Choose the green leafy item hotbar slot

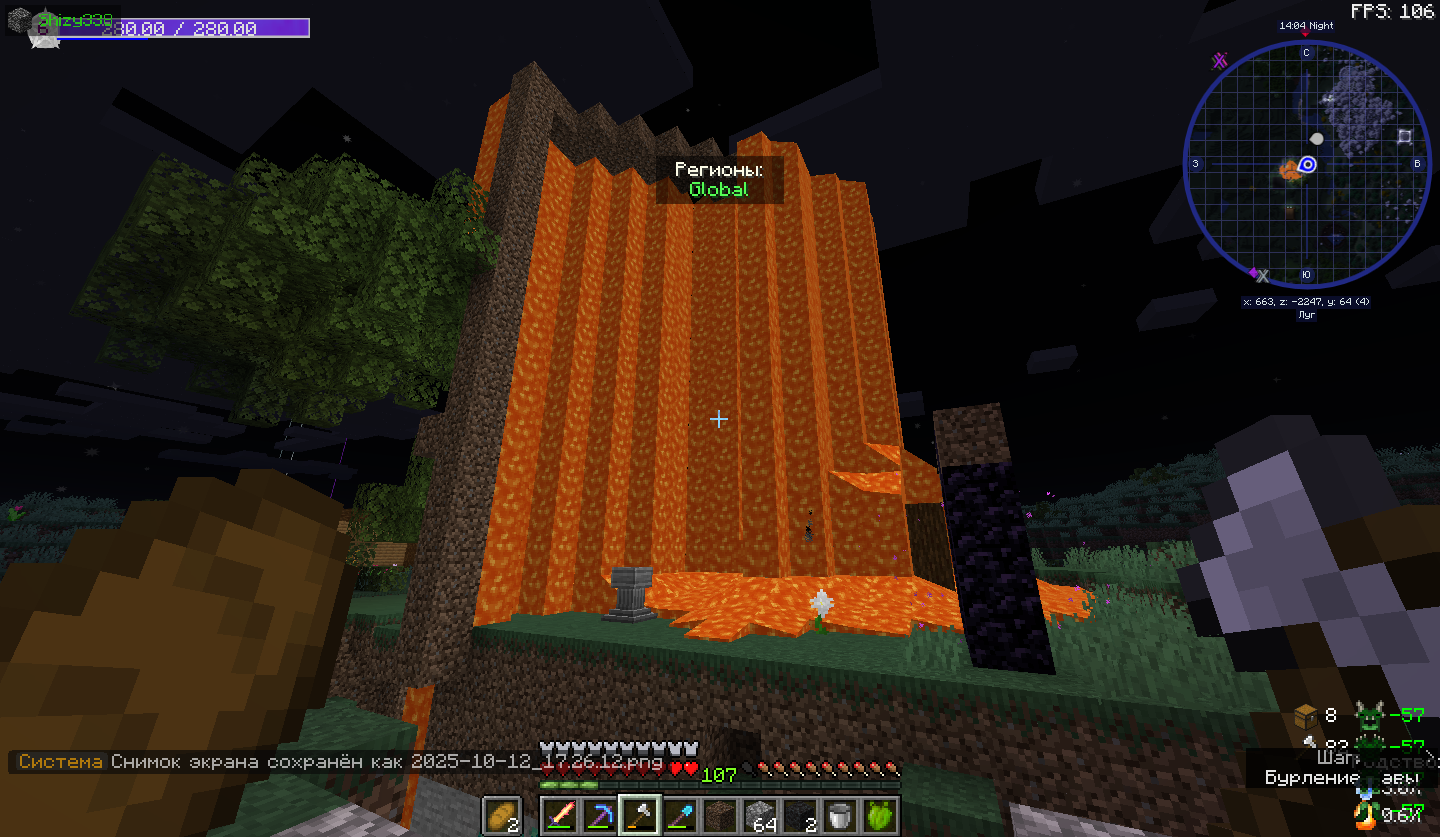[x=880, y=815]
